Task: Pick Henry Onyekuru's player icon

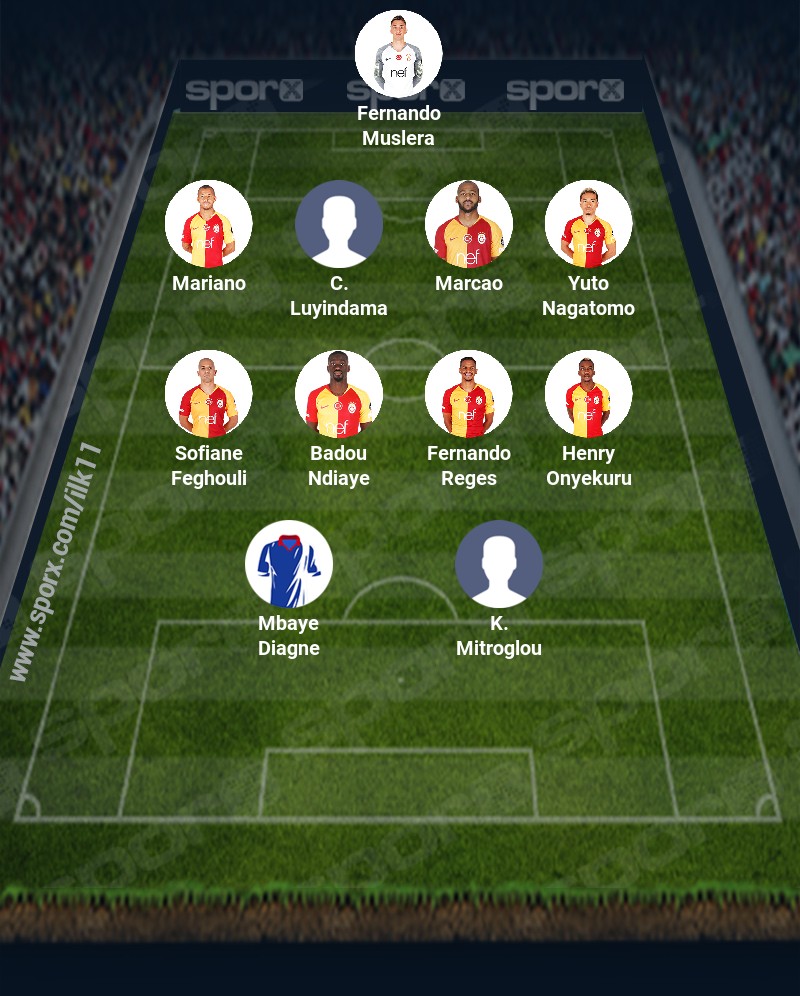Action: pyautogui.click(x=589, y=394)
